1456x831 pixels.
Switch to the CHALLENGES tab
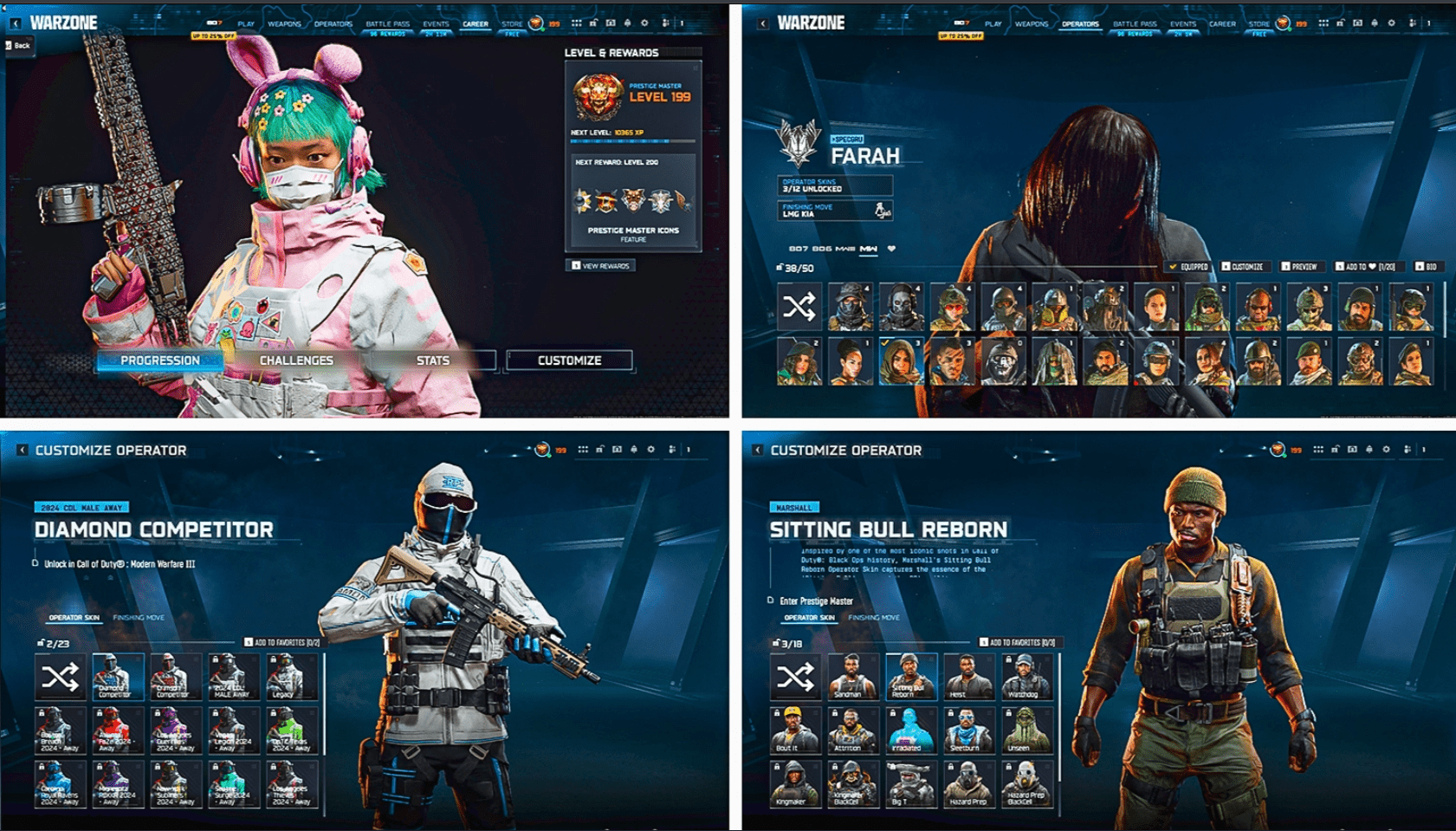click(x=295, y=360)
